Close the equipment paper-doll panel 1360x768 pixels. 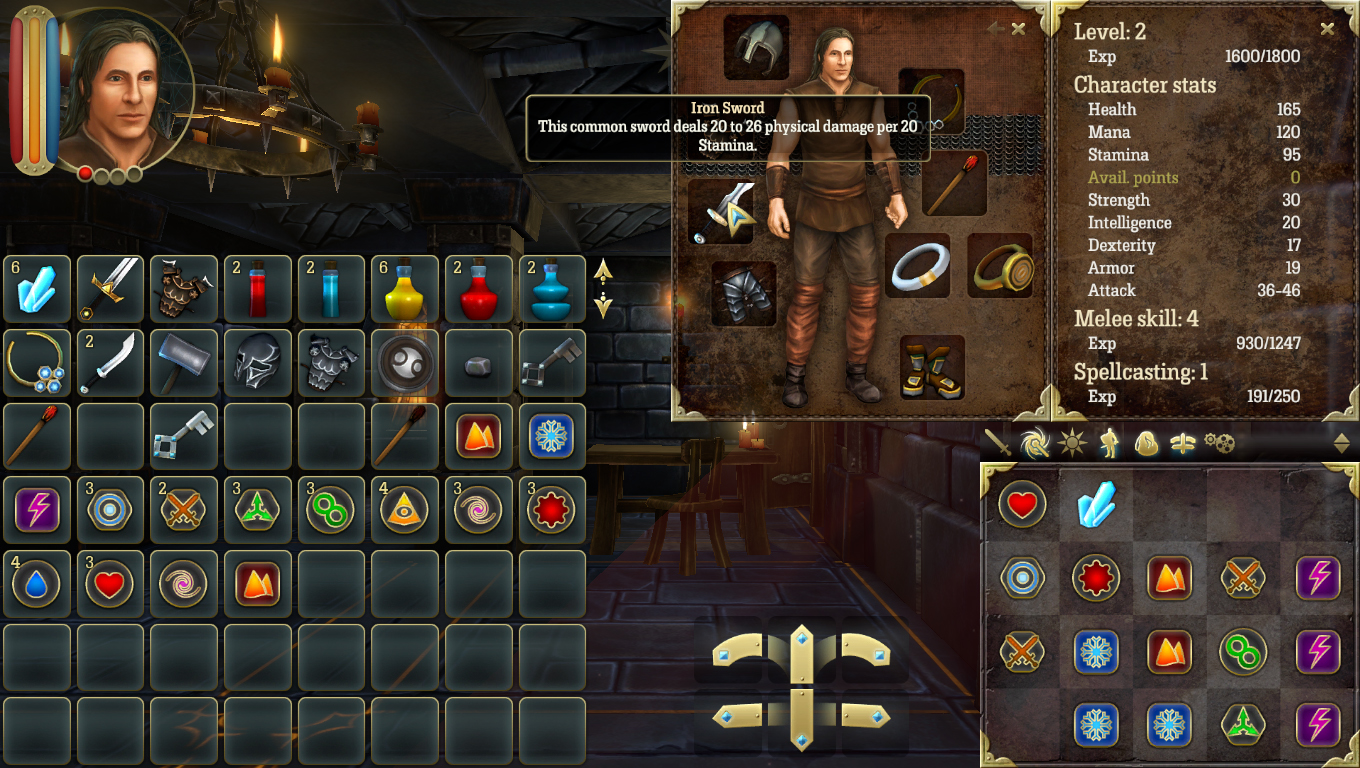pos(1018,29)
